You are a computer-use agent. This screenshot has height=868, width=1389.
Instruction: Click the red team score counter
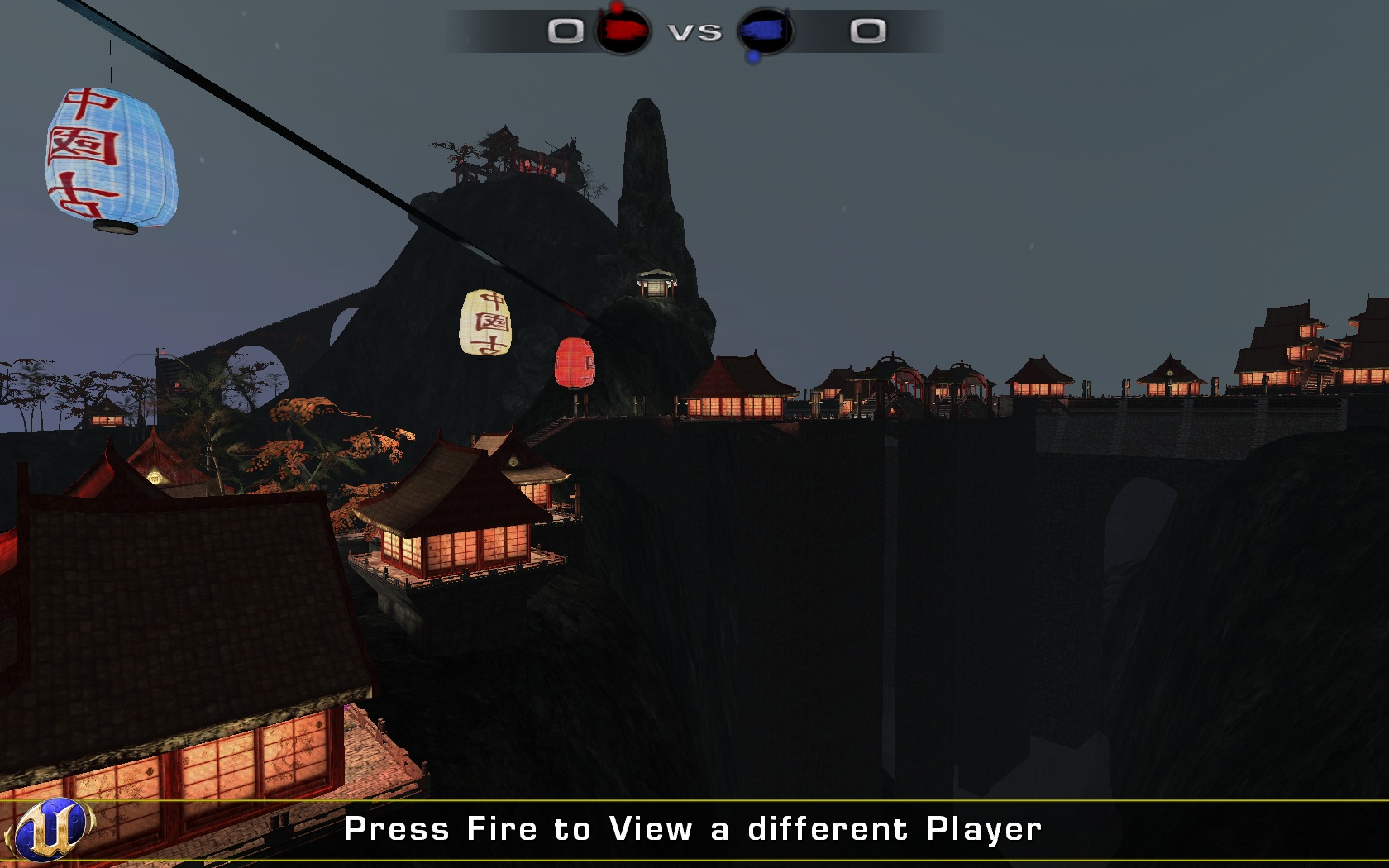tap(565, 31)
